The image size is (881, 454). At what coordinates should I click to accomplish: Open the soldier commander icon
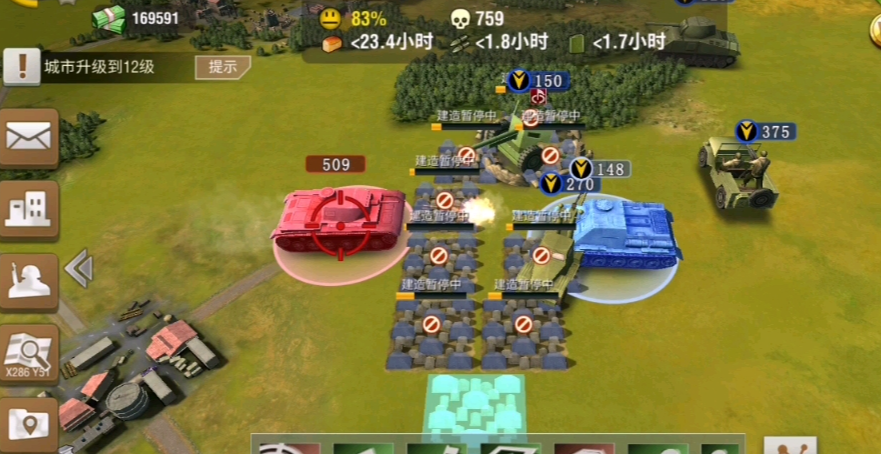point(28,279)
